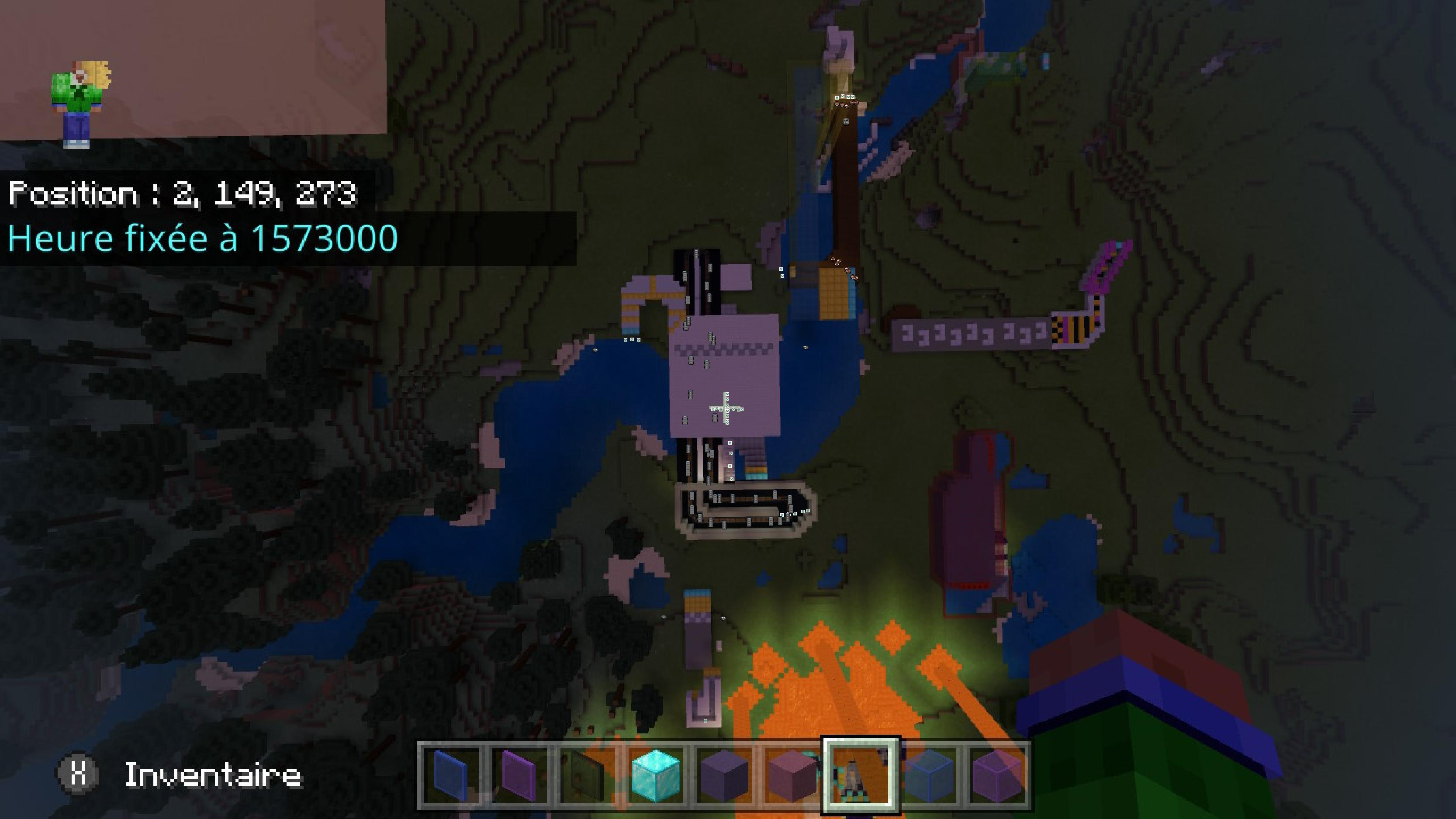Open the Inventaire inventory label
1456x819 pixels.
212,774
